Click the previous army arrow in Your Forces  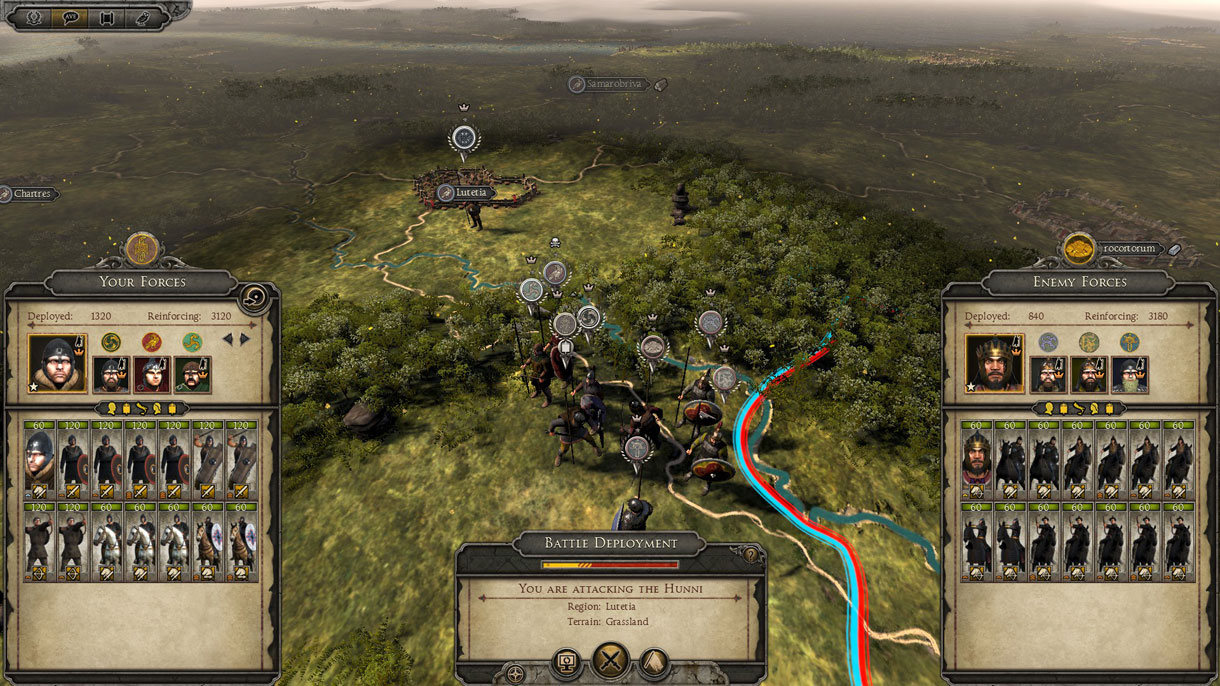pyautogui.click(x=227, y=340)
